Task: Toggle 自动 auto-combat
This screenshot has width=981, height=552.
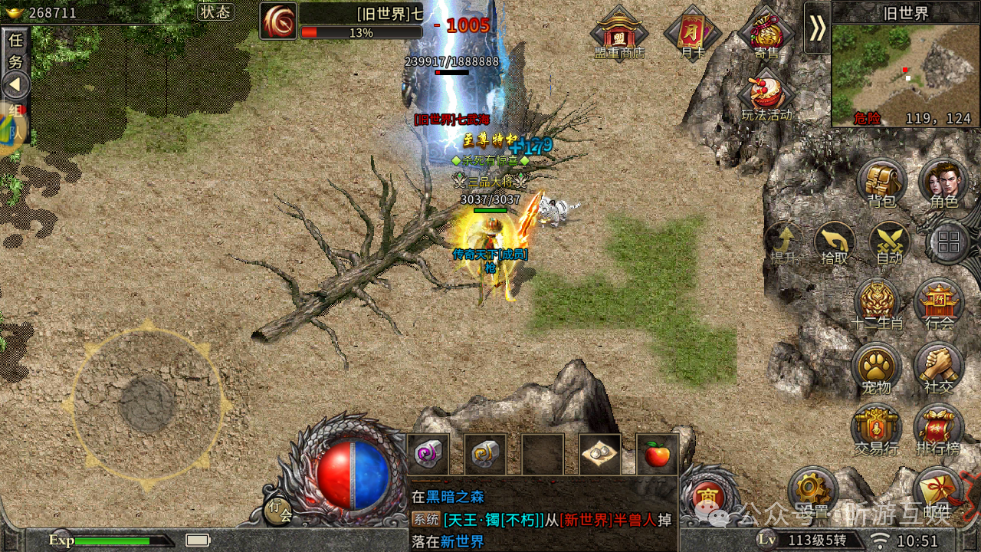Action: pyautogui.click(x=889, y=243)
